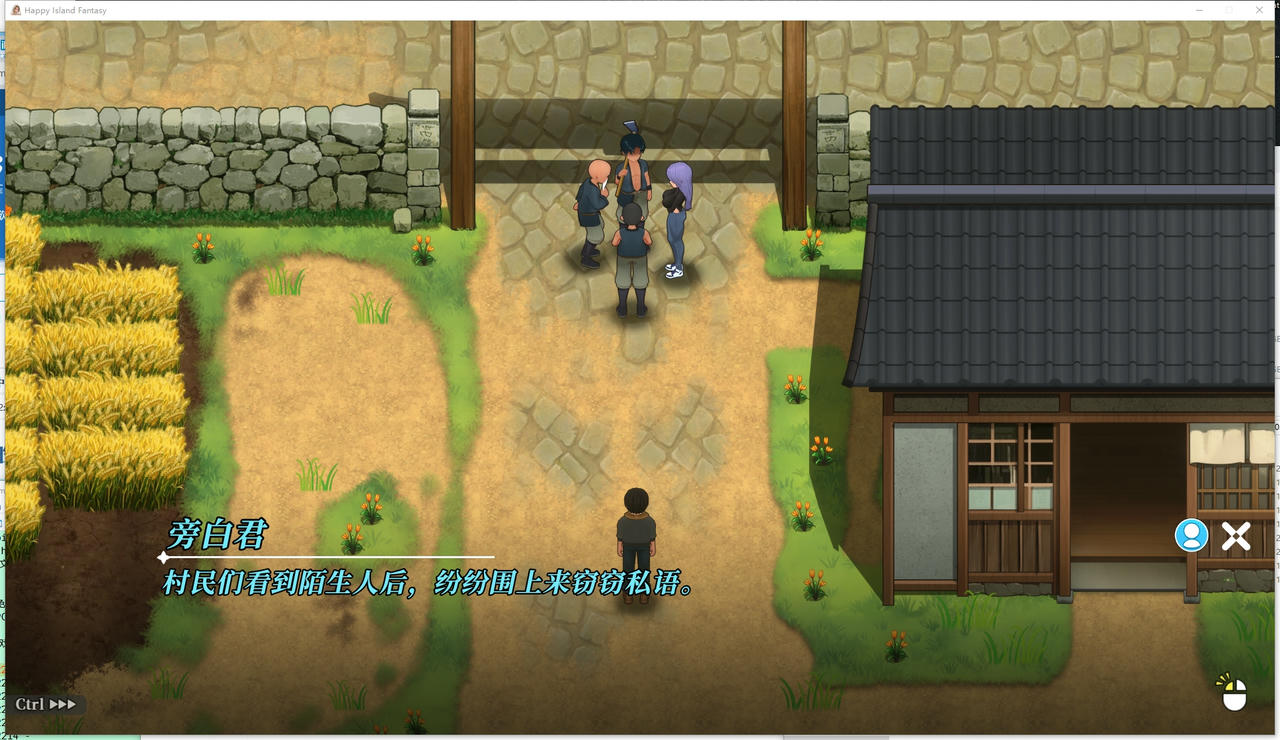Maximize the game window
The height and width of the screenshot is (740, 1280).
[1229, 10]
